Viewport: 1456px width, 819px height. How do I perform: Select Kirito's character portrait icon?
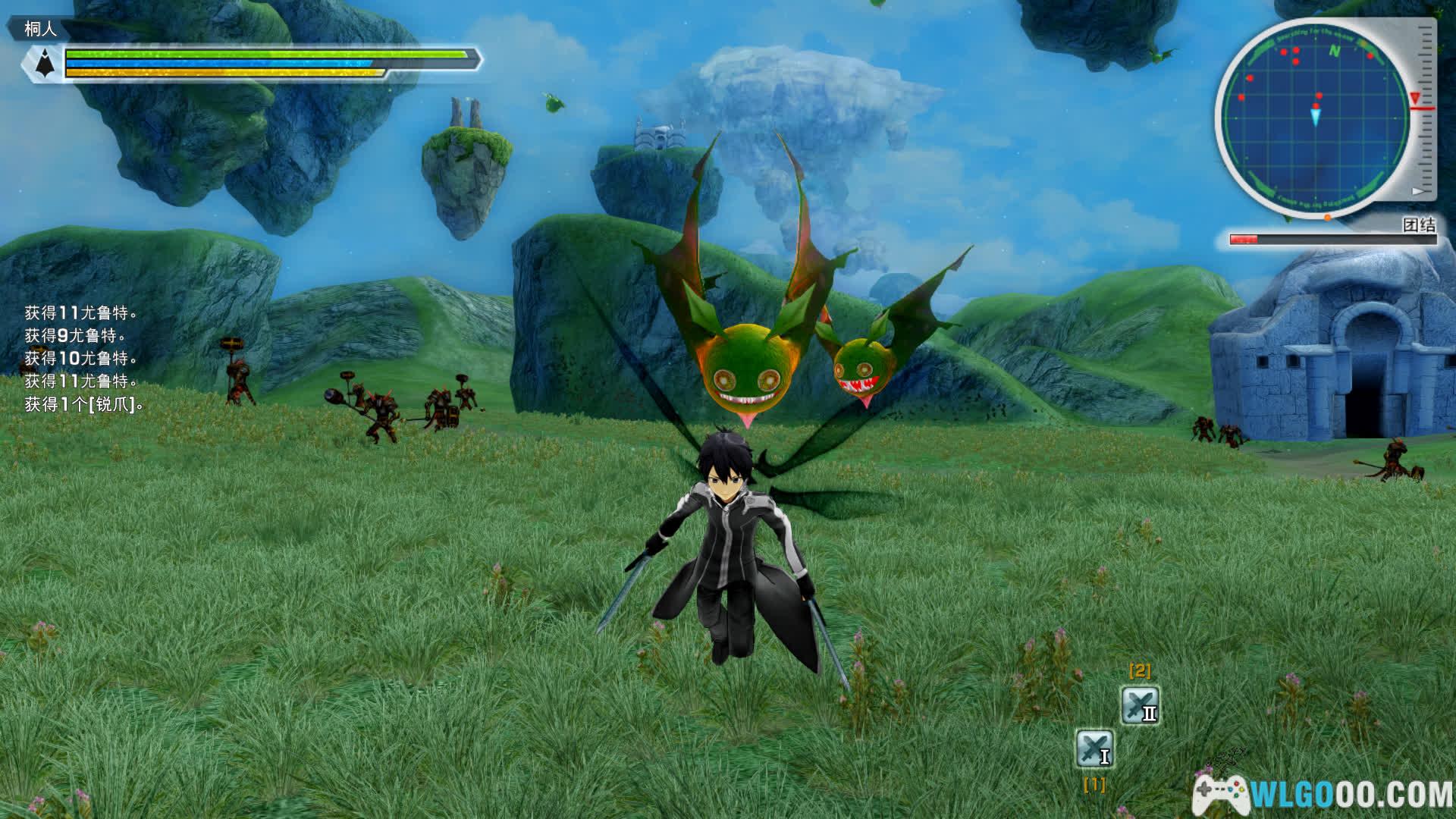[45, 62]
